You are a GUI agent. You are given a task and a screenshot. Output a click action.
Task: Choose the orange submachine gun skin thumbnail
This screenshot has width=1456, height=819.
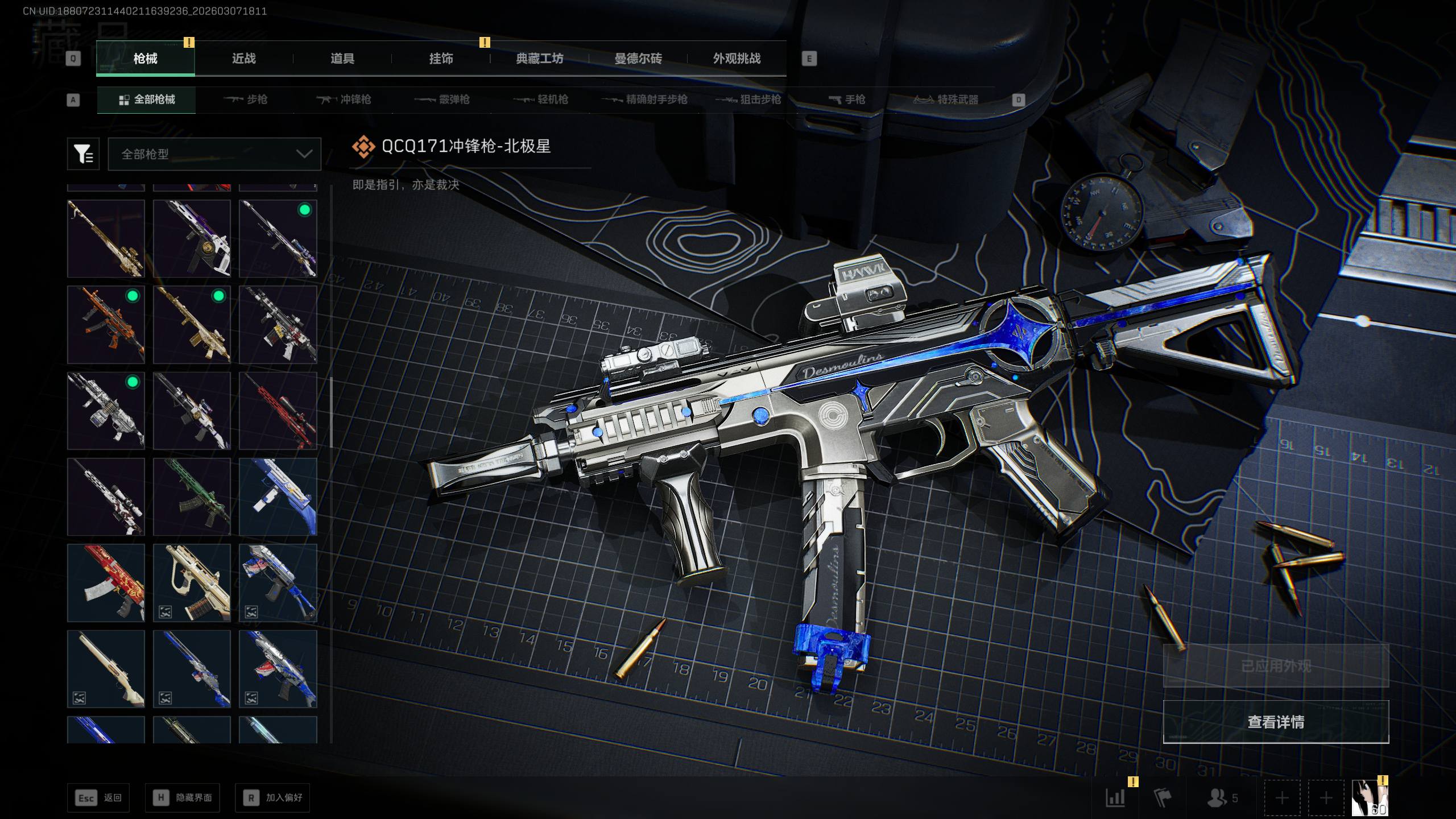click(106, 325)
